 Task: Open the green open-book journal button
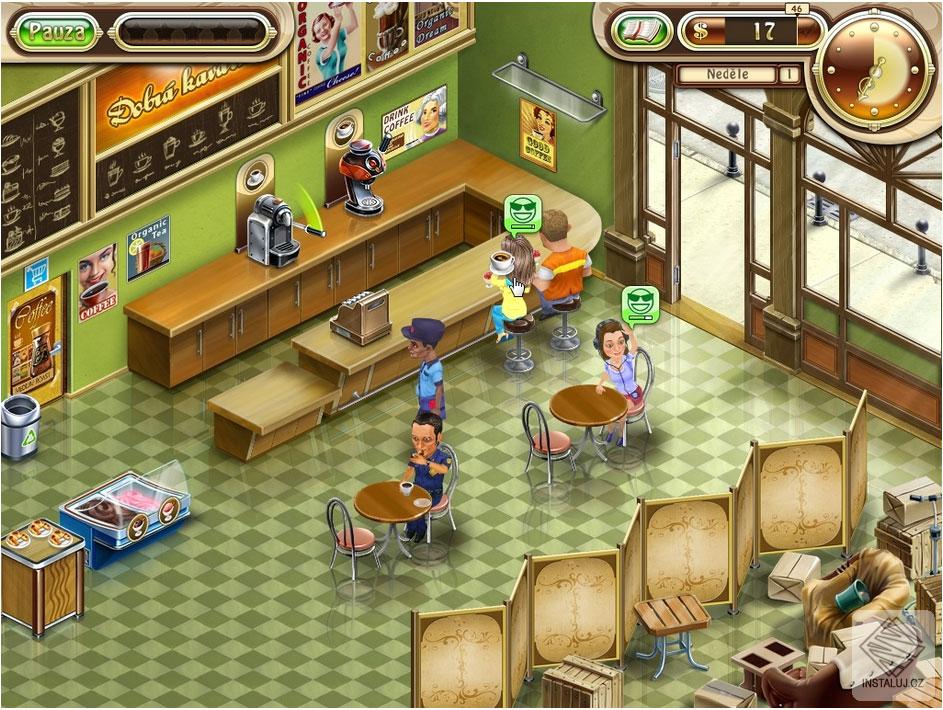(x=639, y=31)
